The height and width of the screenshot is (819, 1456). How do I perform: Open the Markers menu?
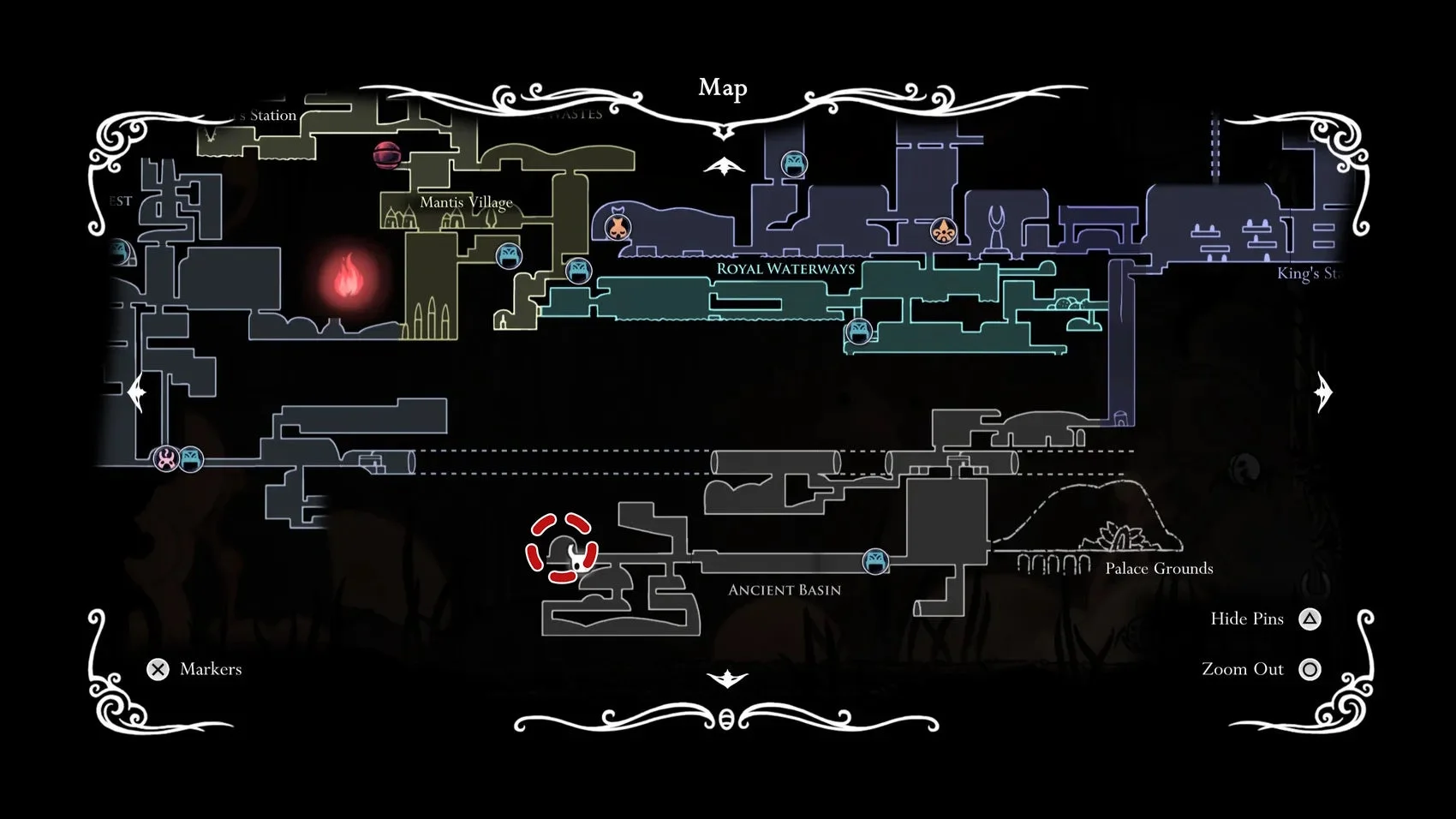pyautogui.click(x=158, y=668)
